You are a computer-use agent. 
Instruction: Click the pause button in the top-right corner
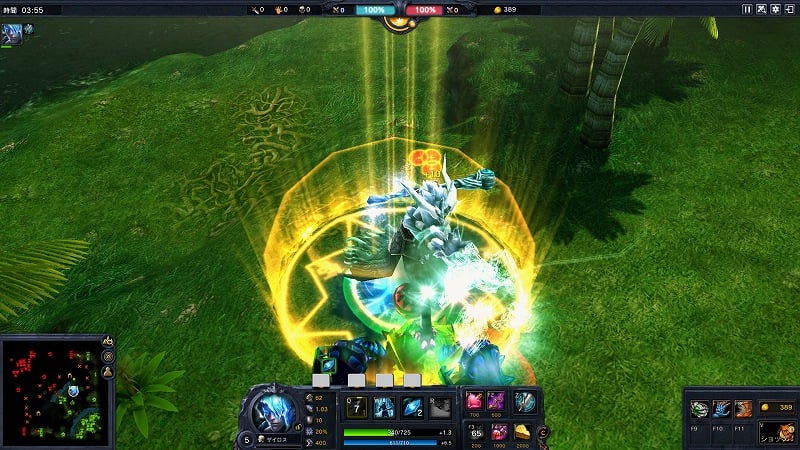(x=747, y=9)
